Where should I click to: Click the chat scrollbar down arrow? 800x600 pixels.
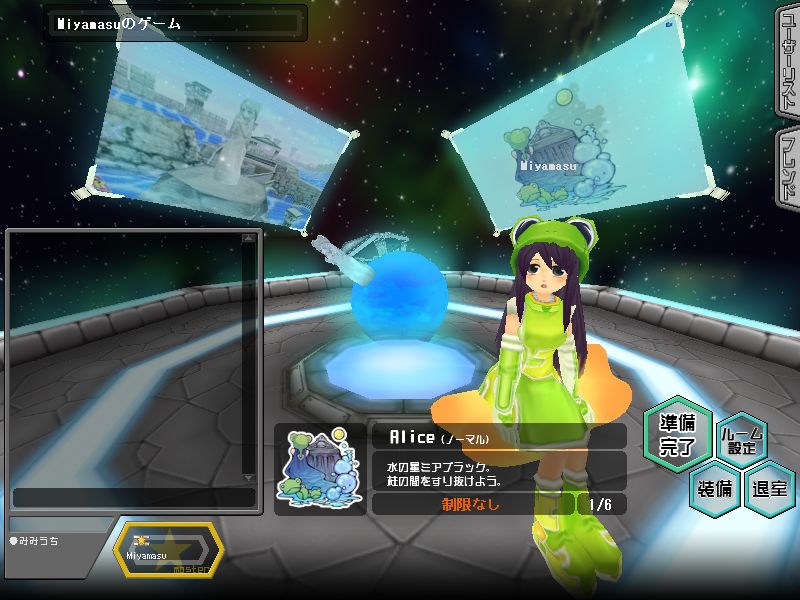(249, 477)
